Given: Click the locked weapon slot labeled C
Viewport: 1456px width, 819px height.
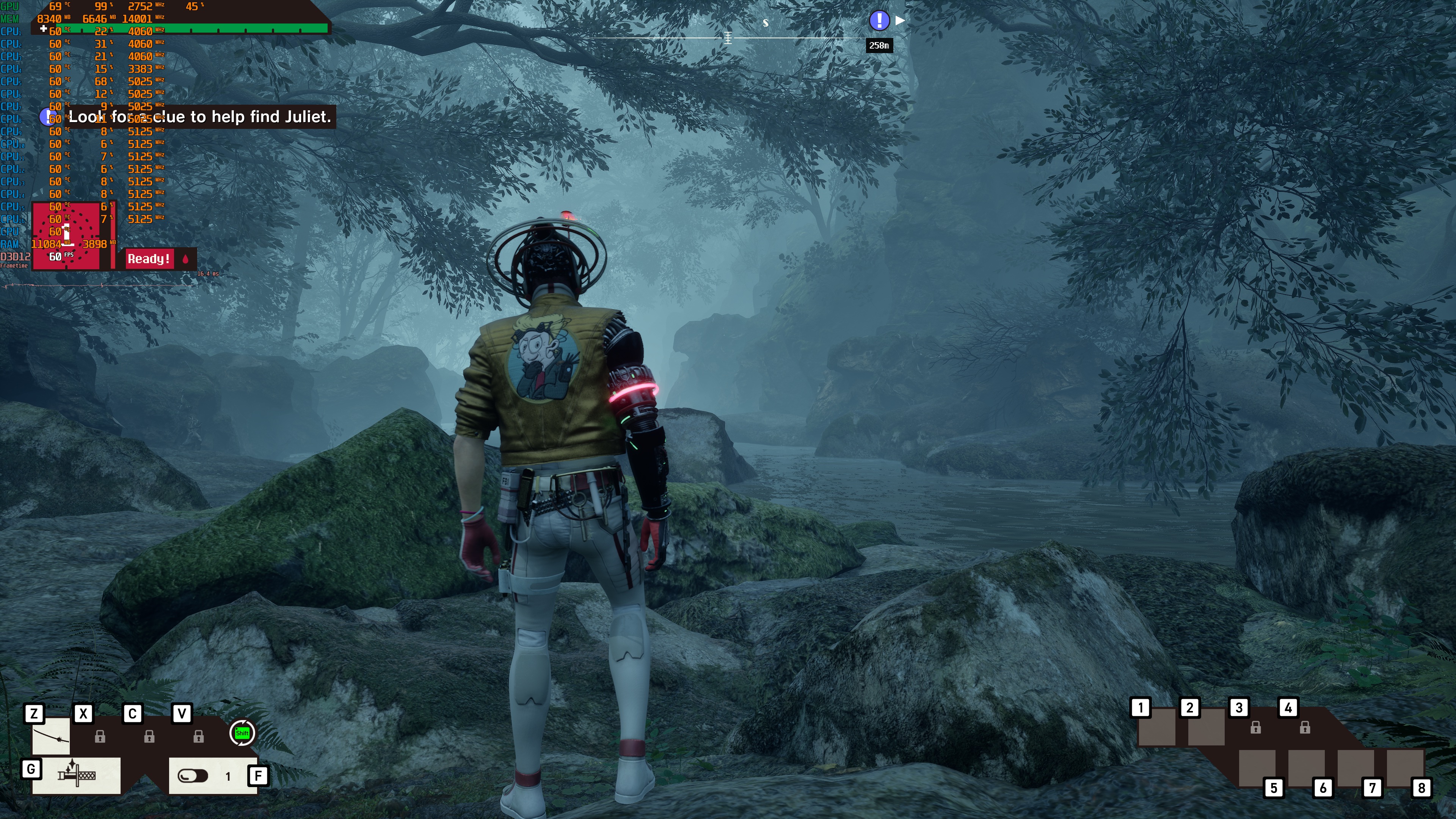Looking at the screenshot, I should click(149, 736).
